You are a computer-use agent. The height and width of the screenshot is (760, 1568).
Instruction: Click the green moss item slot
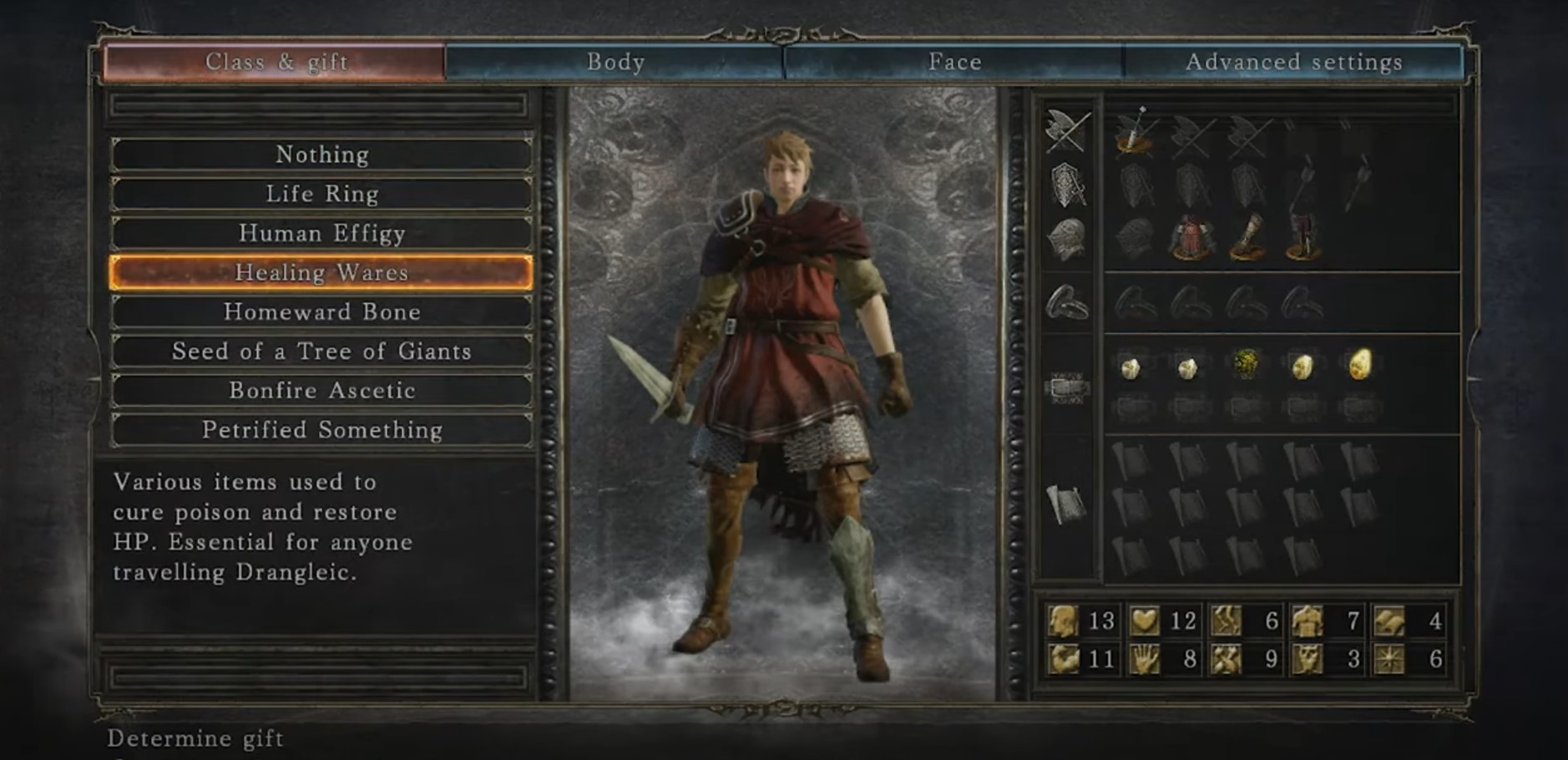click(1245, 365)
